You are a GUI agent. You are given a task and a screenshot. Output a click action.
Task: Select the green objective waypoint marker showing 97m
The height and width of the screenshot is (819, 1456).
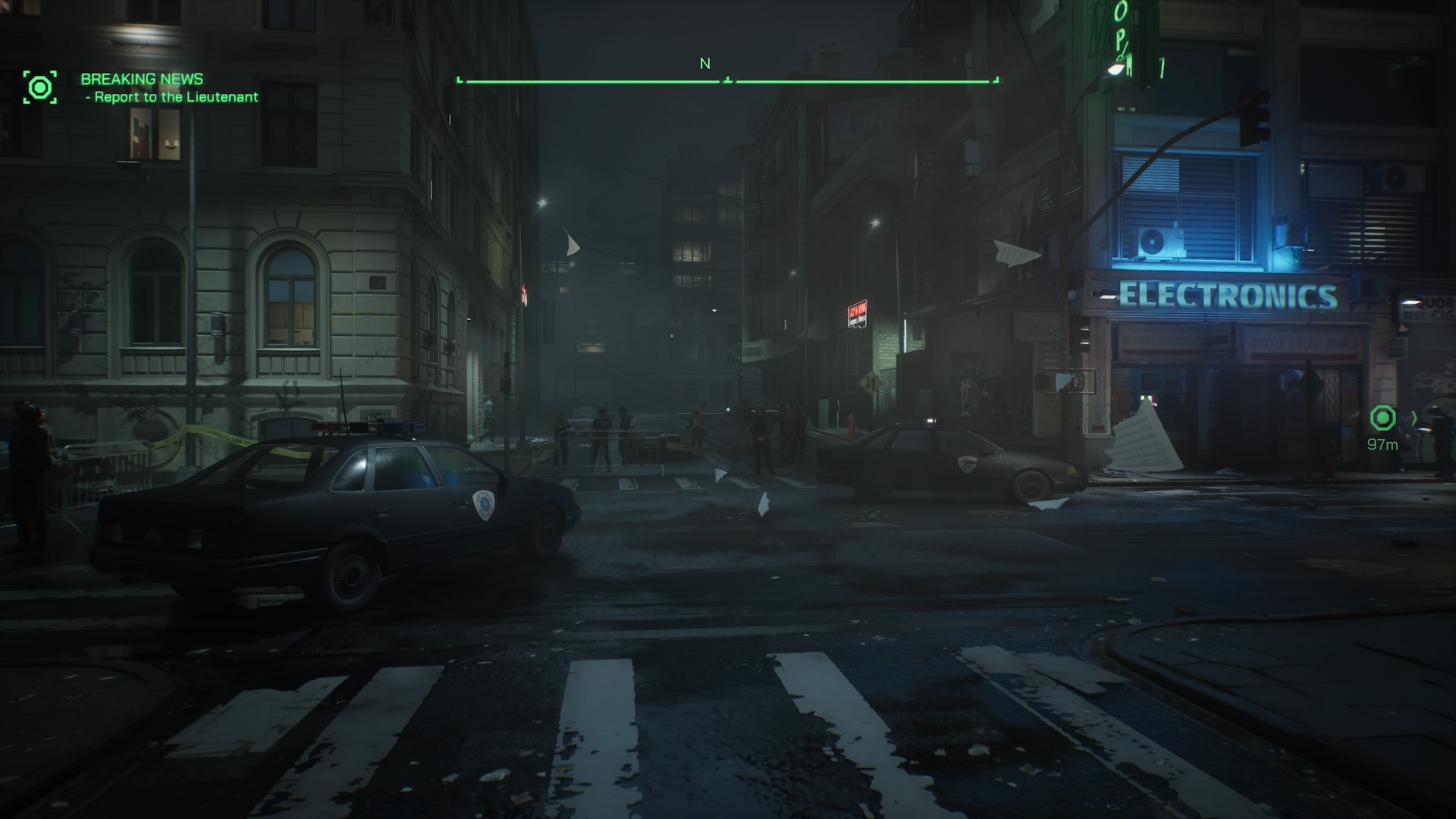coord(1382,418)
